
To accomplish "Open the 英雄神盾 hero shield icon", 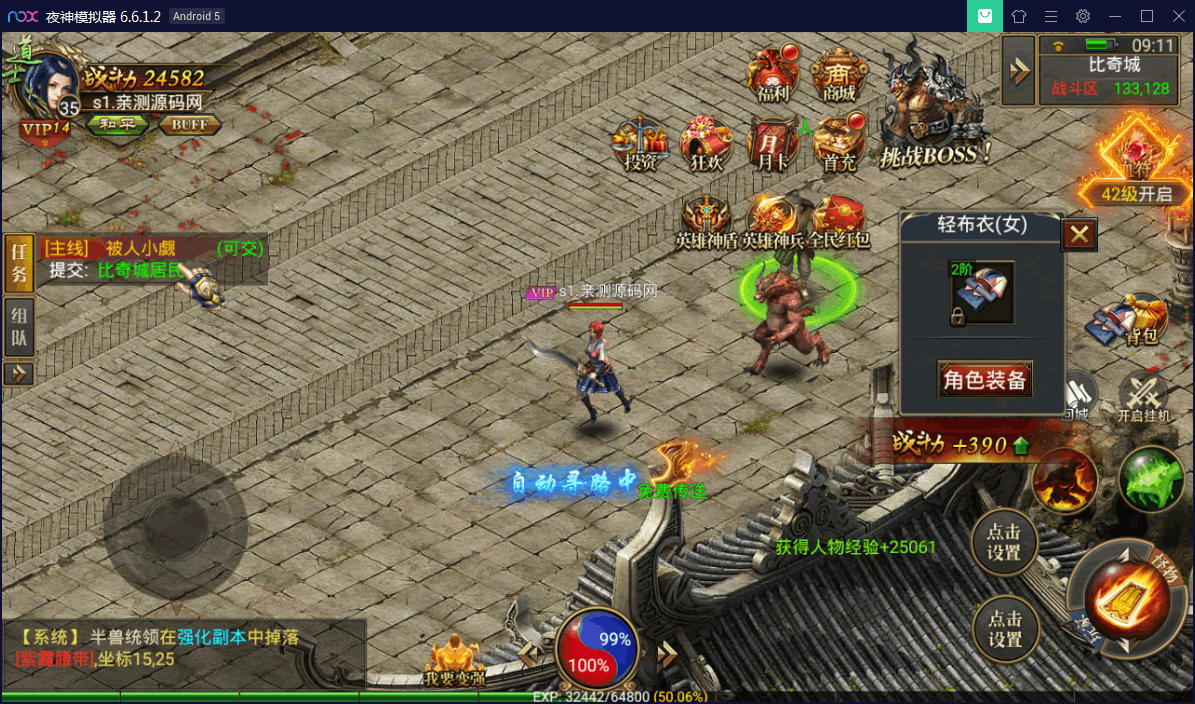I will tap(707, 220).
